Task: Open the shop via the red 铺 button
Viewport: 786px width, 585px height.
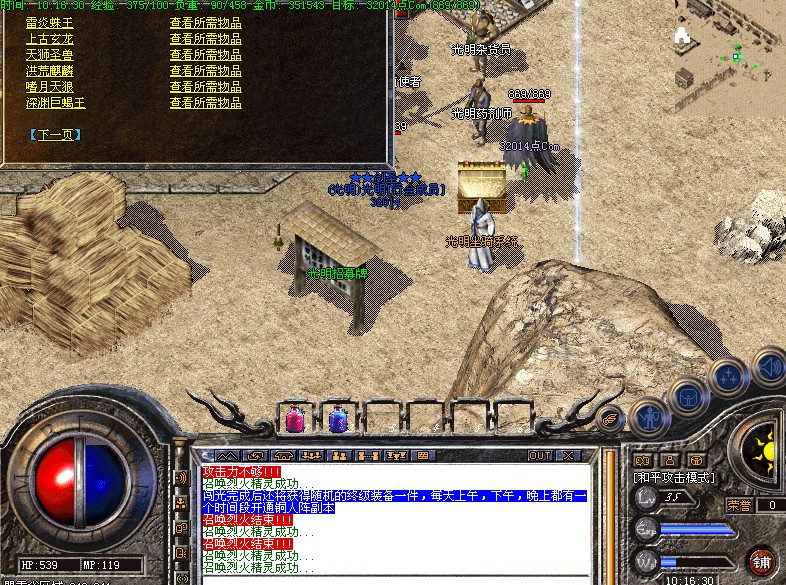Action: (x=762, y=560)
